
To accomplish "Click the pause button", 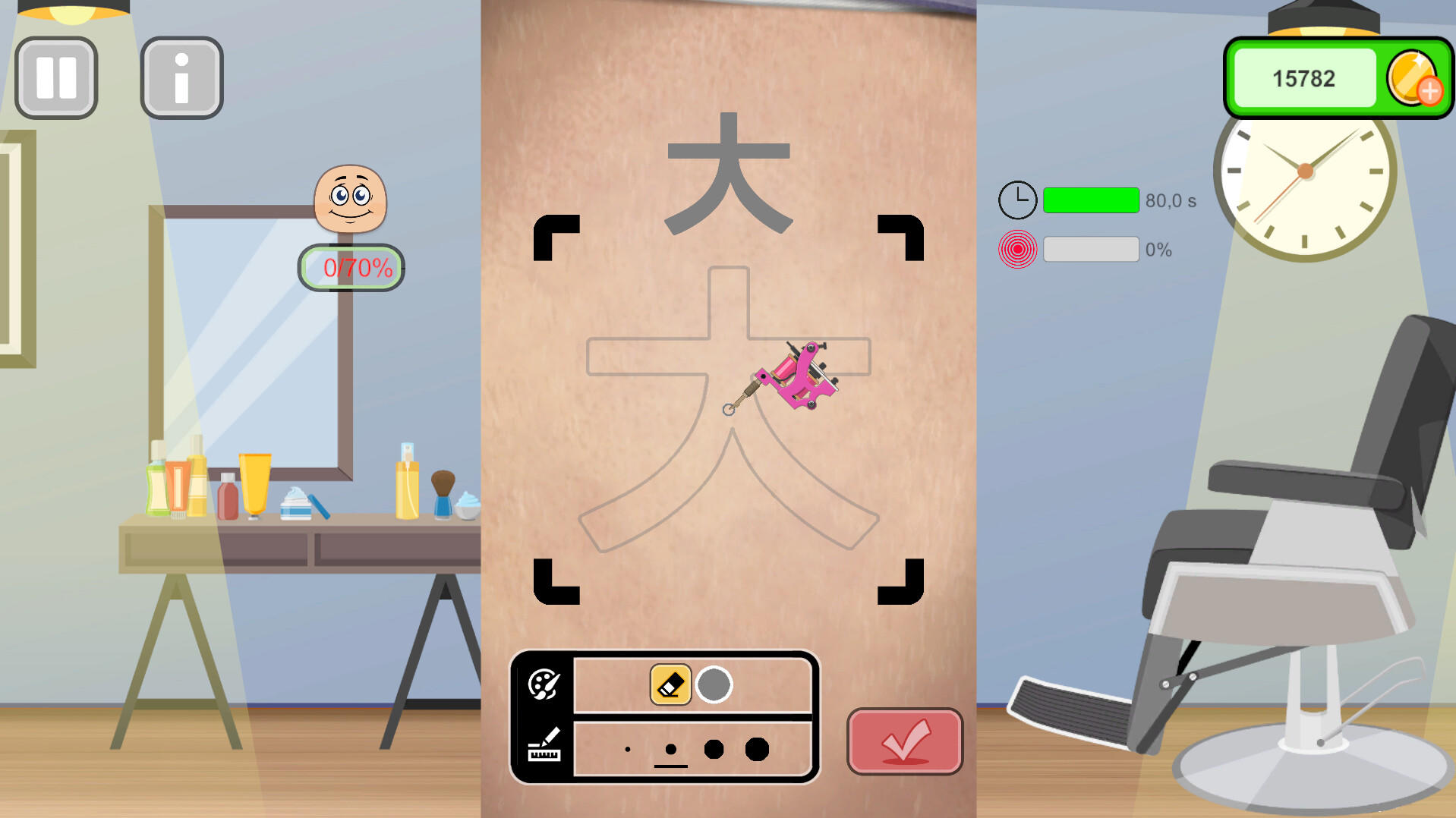I will click(x=56, y=77).
